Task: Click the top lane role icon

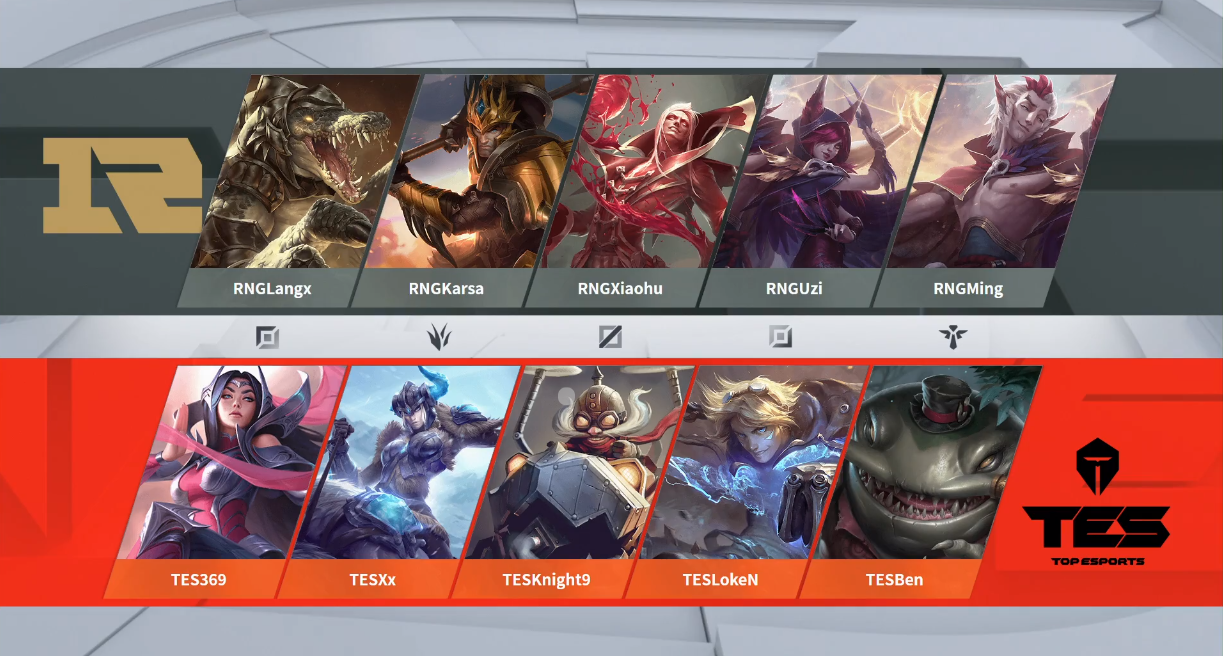Action: (x=267, y=337)
